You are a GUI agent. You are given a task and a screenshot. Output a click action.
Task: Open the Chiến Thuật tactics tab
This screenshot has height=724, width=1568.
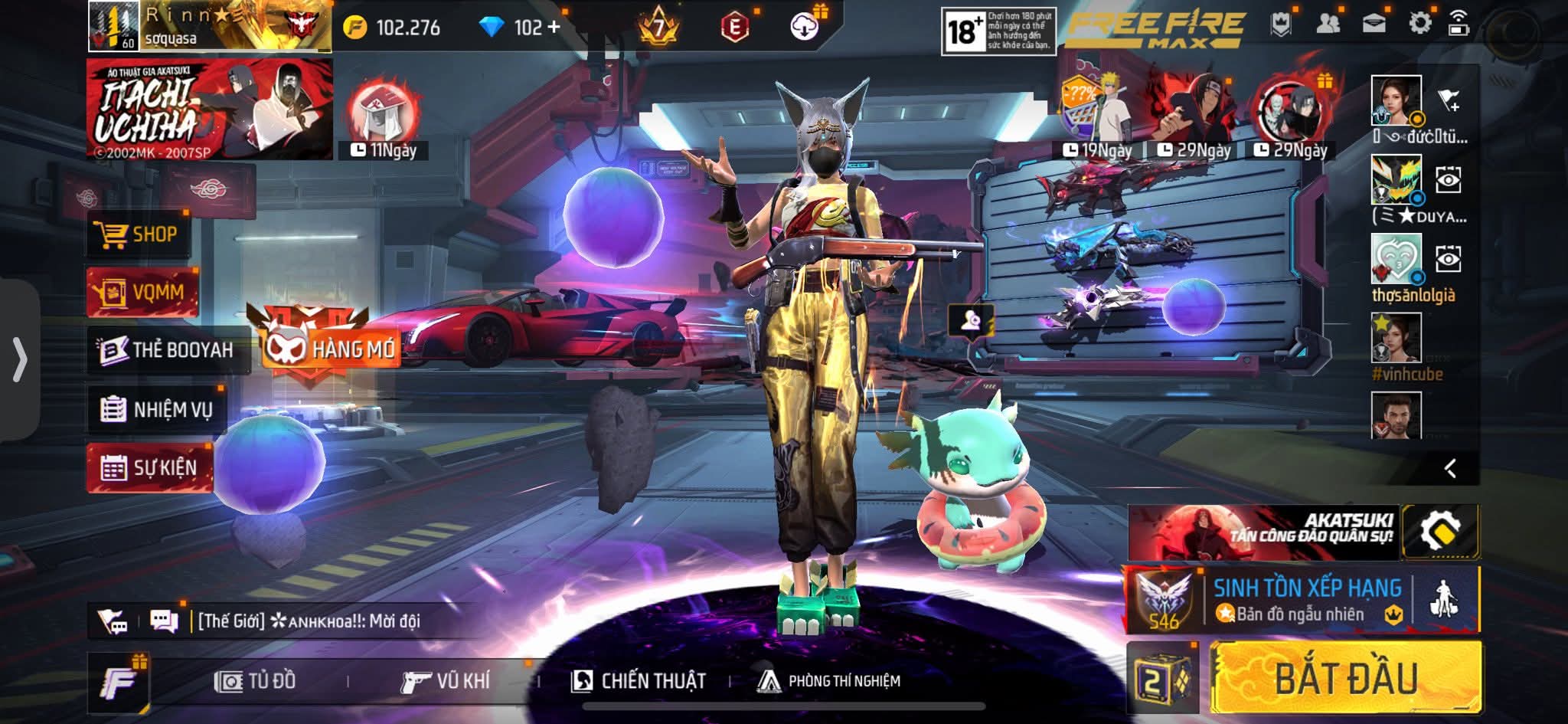(x=639, y=681)
